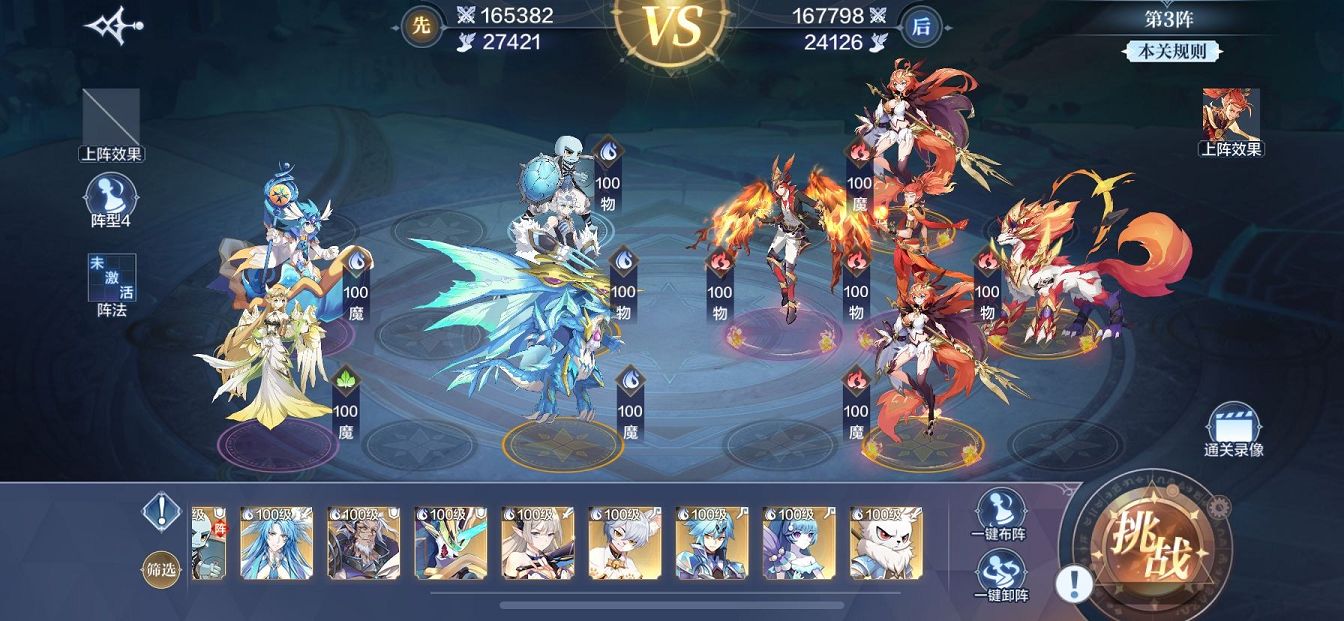Change the formation via 阵型4 icon
Viewport: 1344px width, 621px height.
tap(112, 198)
